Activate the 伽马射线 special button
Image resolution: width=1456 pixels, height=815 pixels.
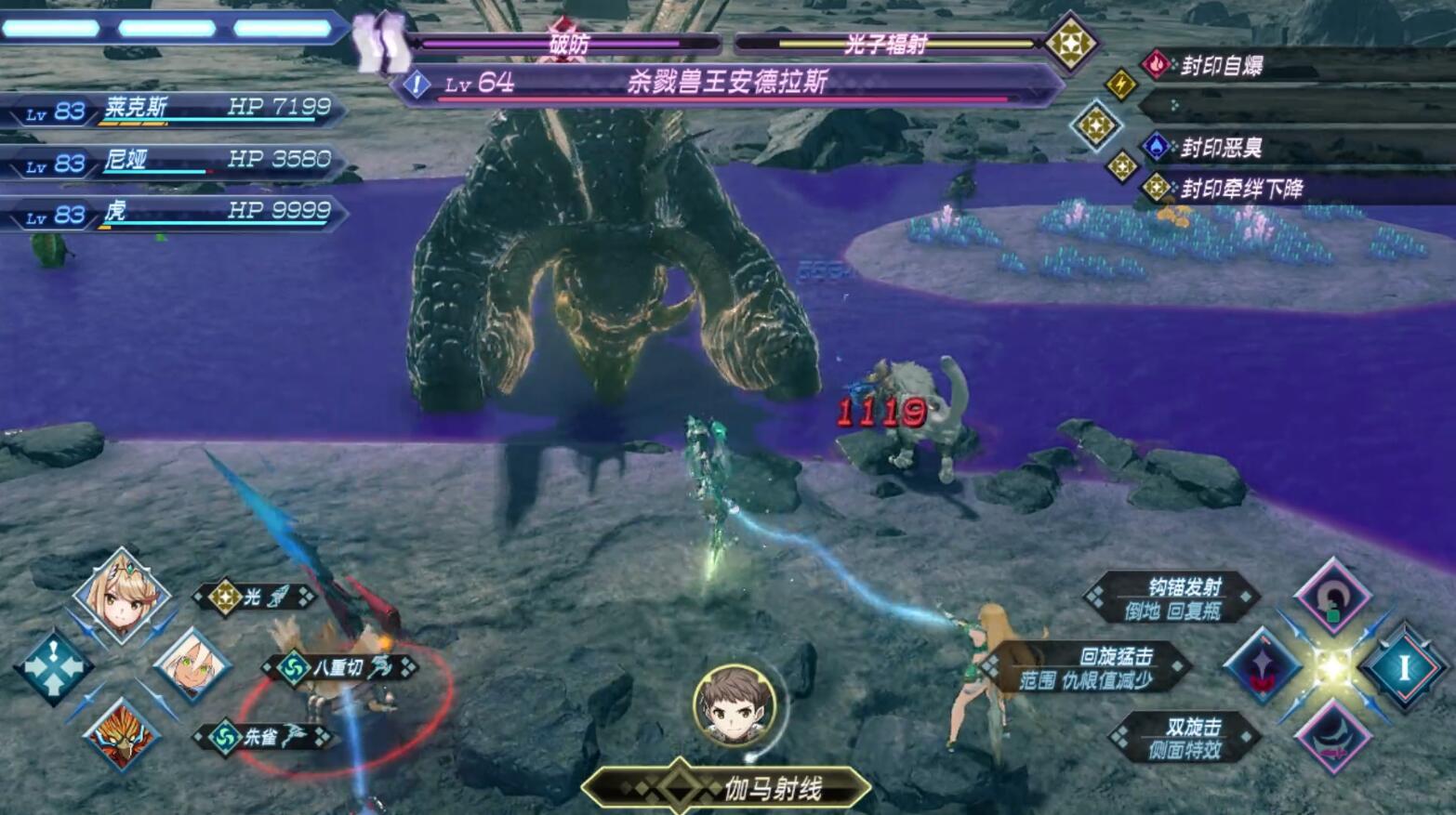727,789
